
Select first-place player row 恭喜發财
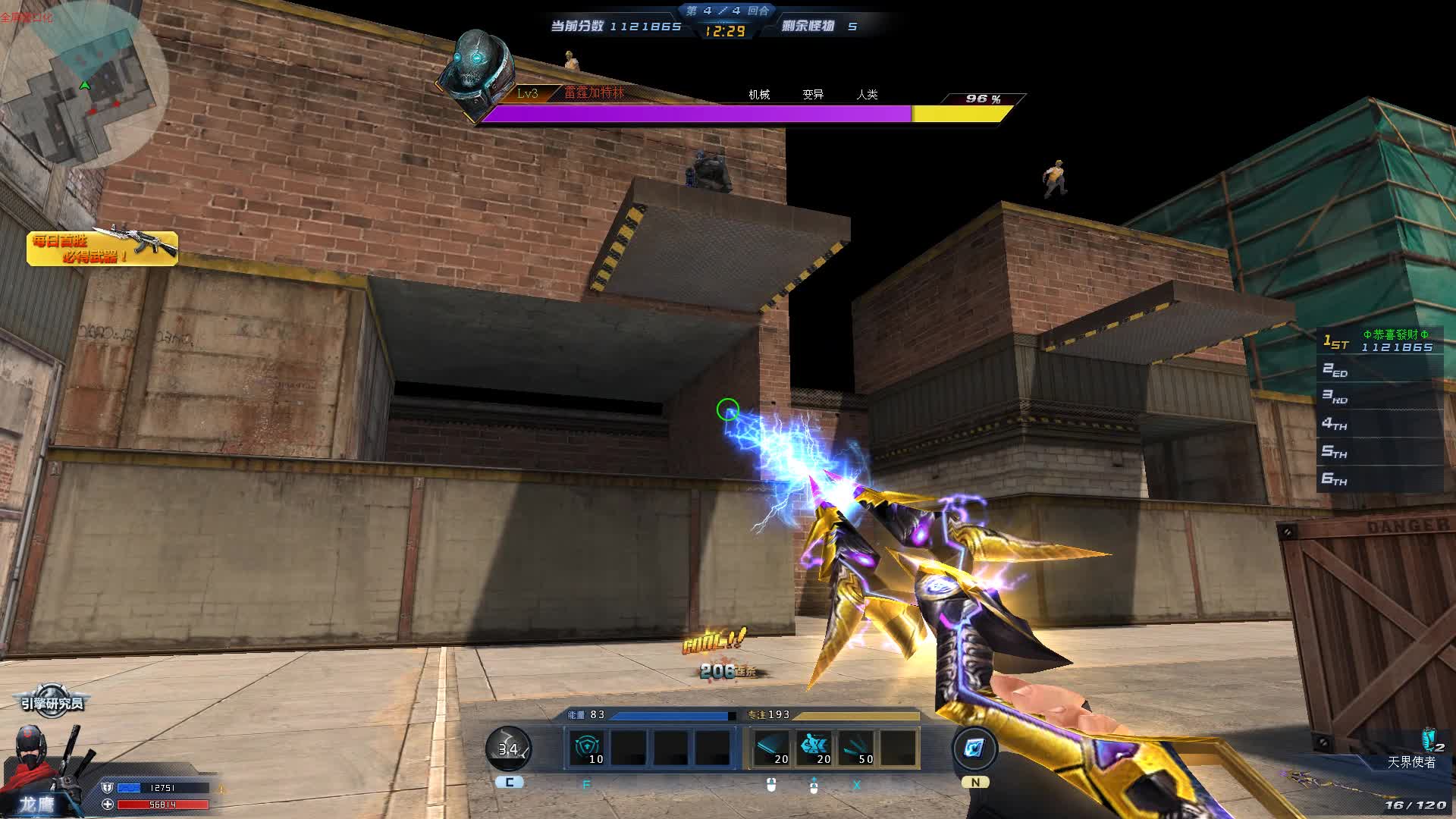1380,341
